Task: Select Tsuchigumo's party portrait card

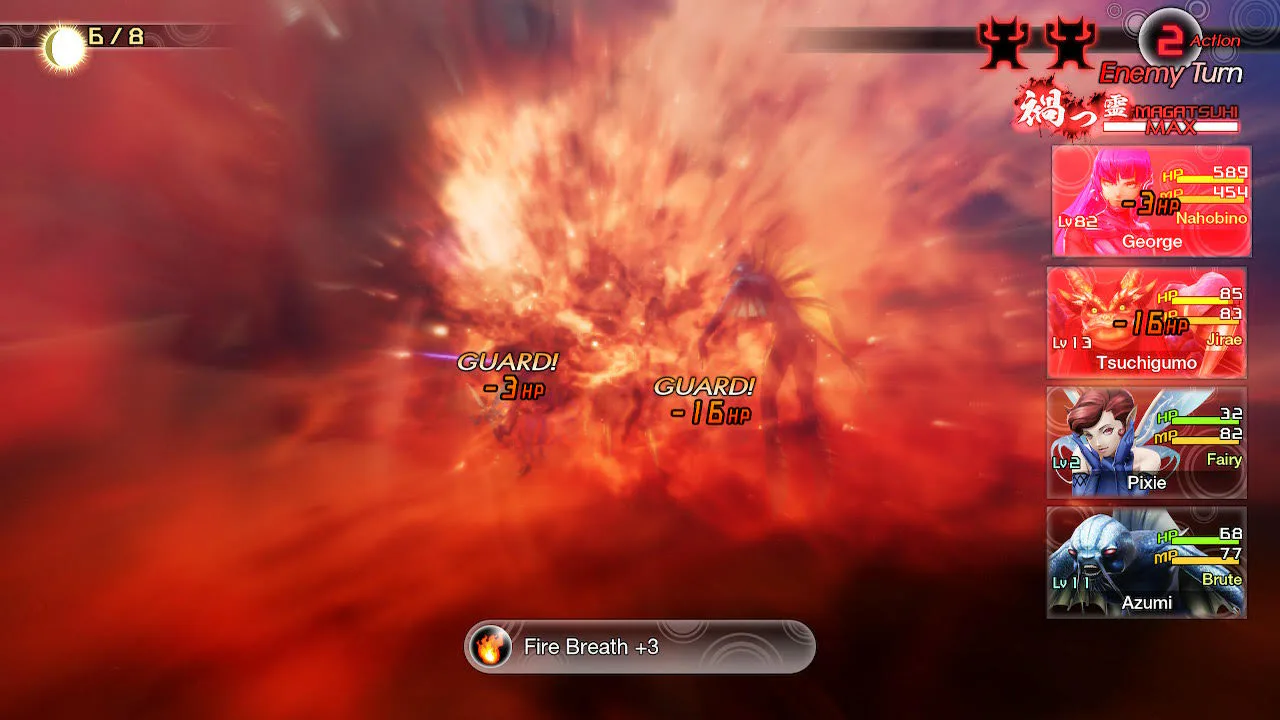Action: (1146, 322)
